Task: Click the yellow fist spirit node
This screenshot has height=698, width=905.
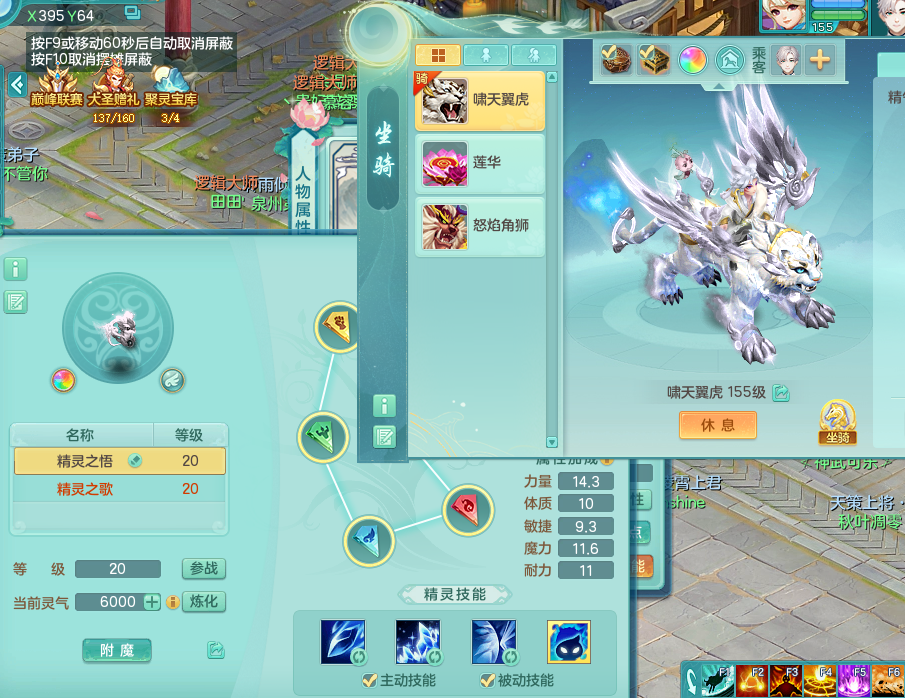Action: point(339,326)
